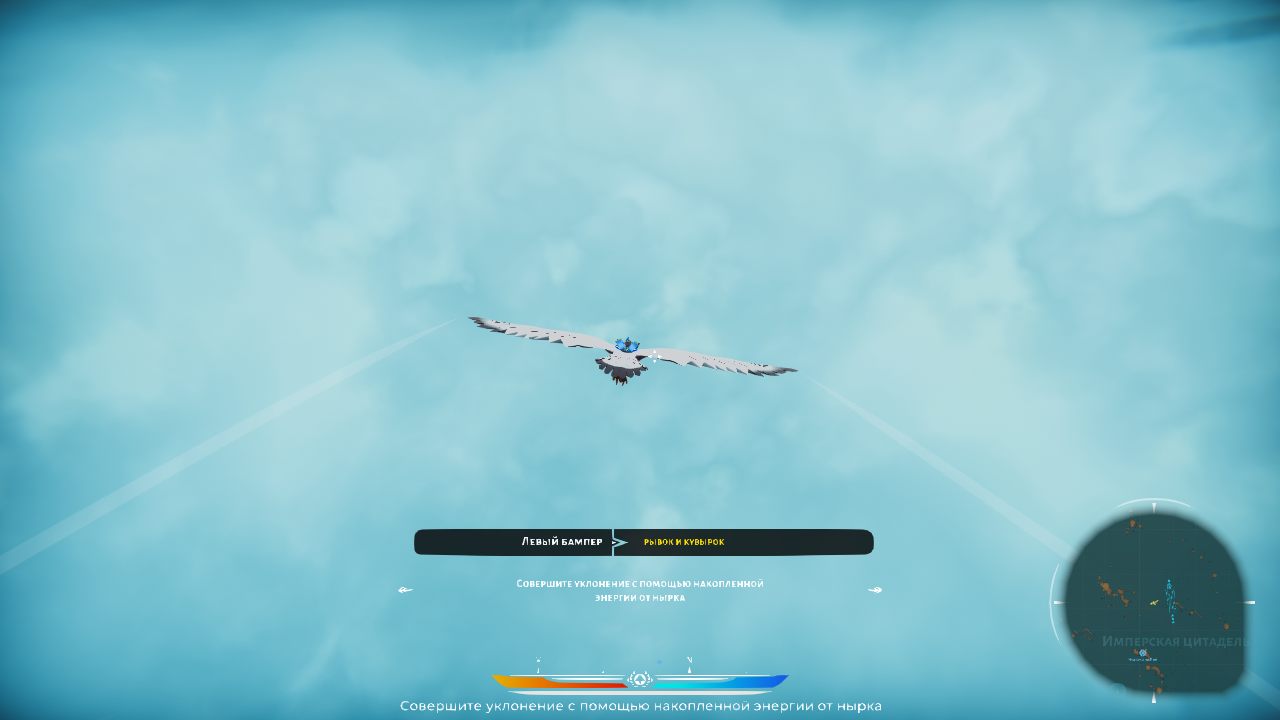Click the N compass marker above the energy bar
This screenshot has height=720, width=1280.
[689, 660]
